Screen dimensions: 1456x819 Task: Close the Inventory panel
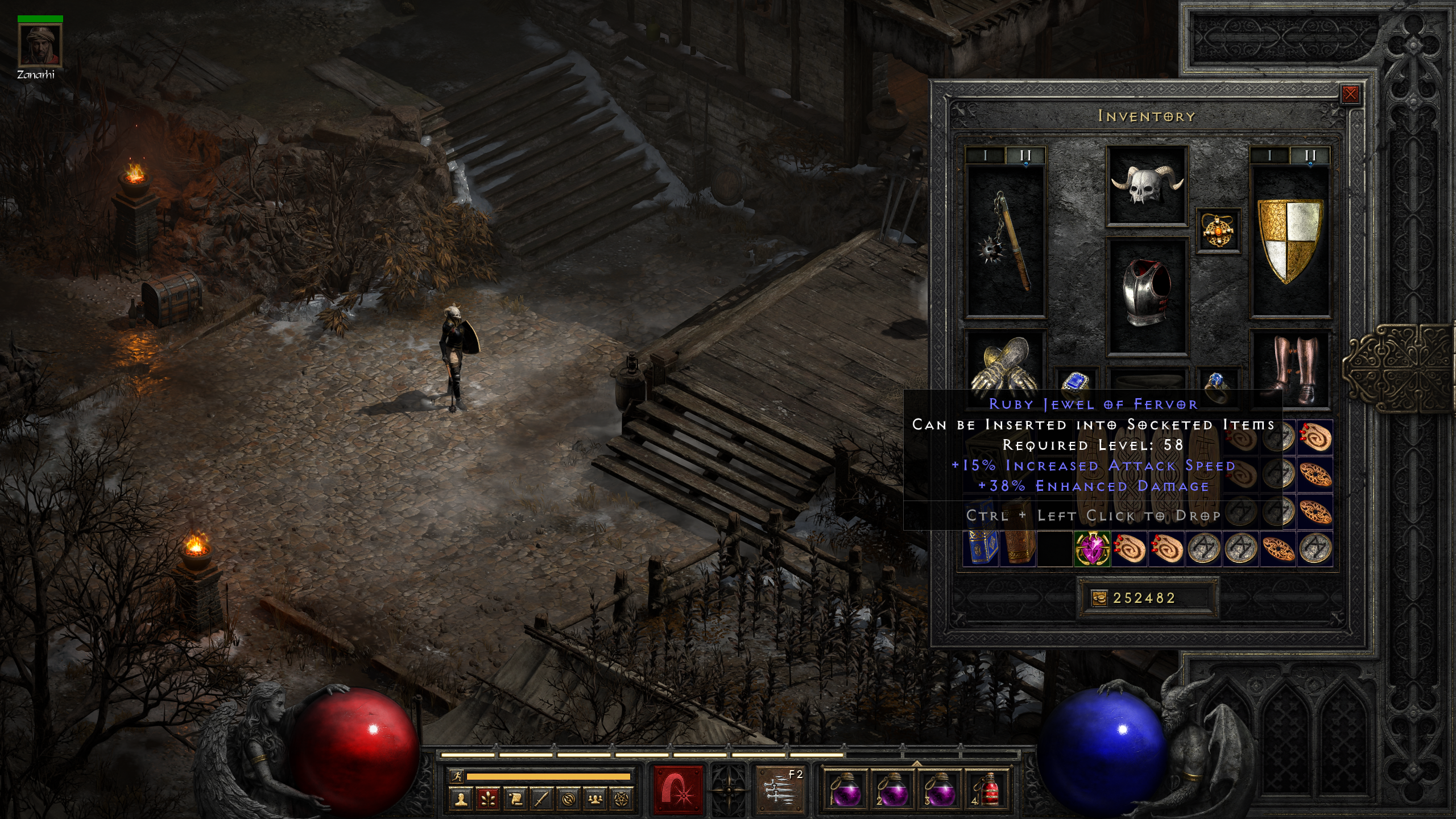pyautogui.click(x=1350, y=94)
